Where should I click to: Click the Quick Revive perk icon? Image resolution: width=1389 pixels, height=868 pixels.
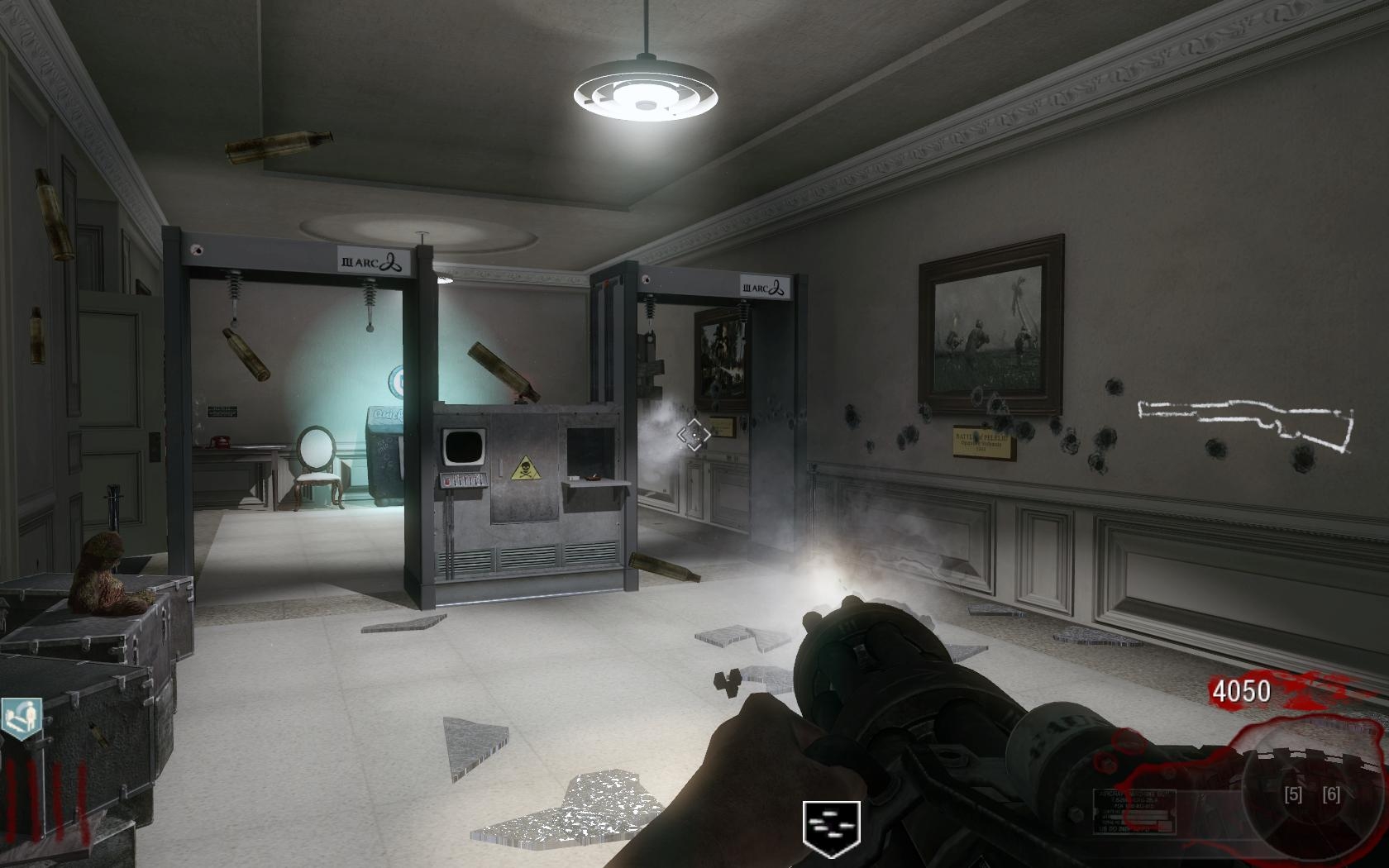point(21,718)
